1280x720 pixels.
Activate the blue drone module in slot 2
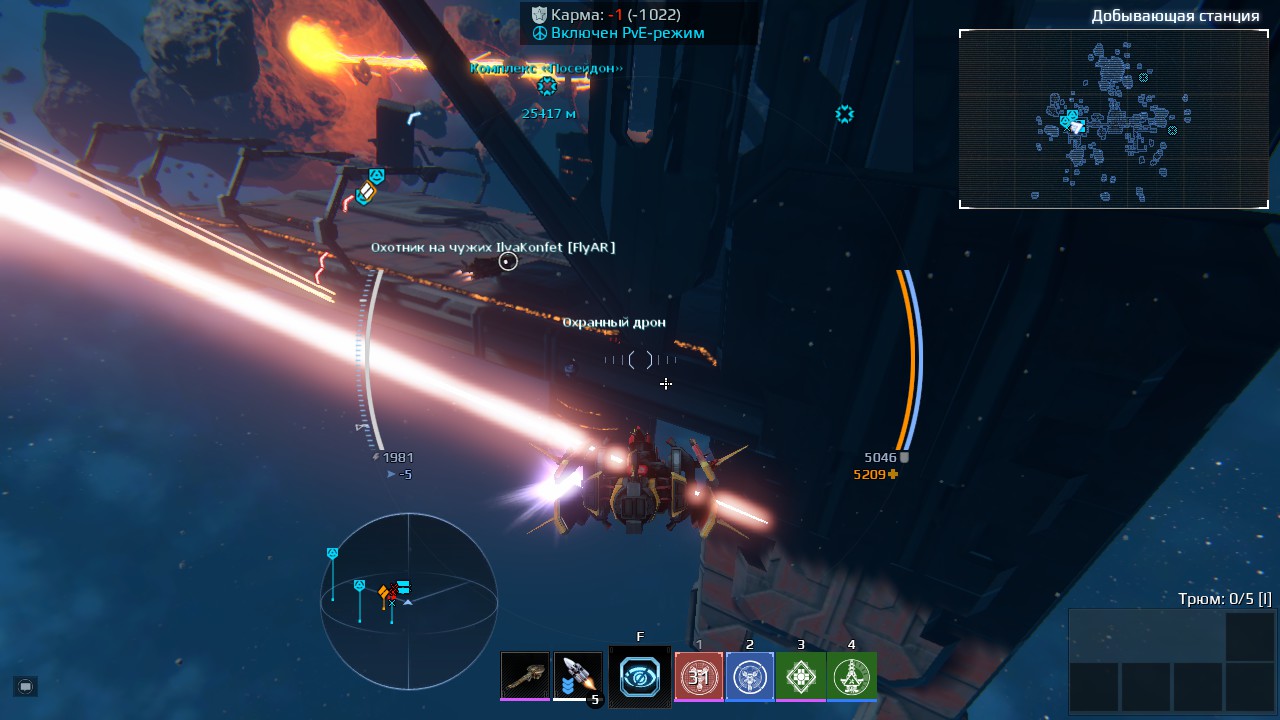[750, 676]
